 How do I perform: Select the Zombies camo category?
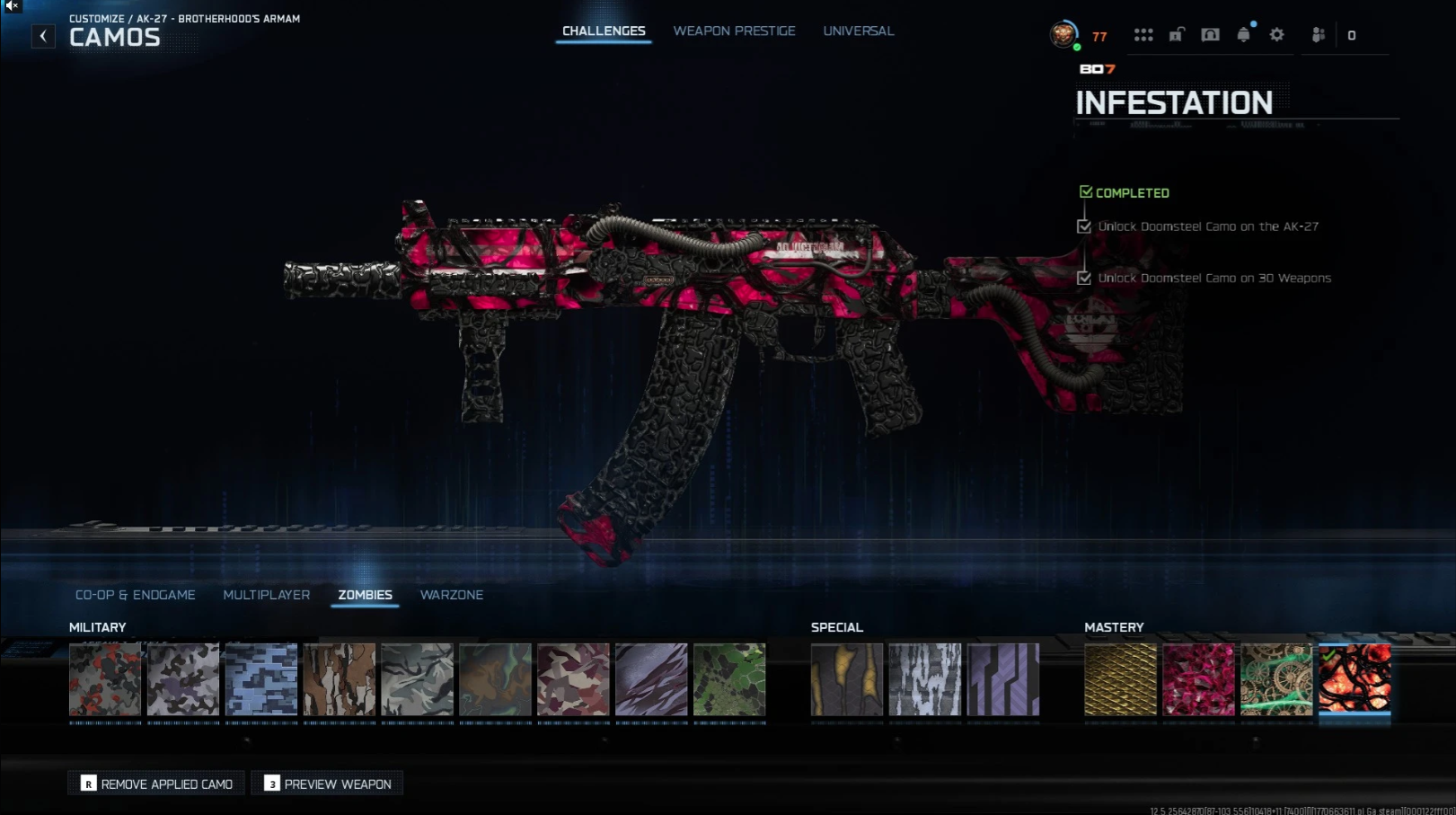tap(365, 595)
